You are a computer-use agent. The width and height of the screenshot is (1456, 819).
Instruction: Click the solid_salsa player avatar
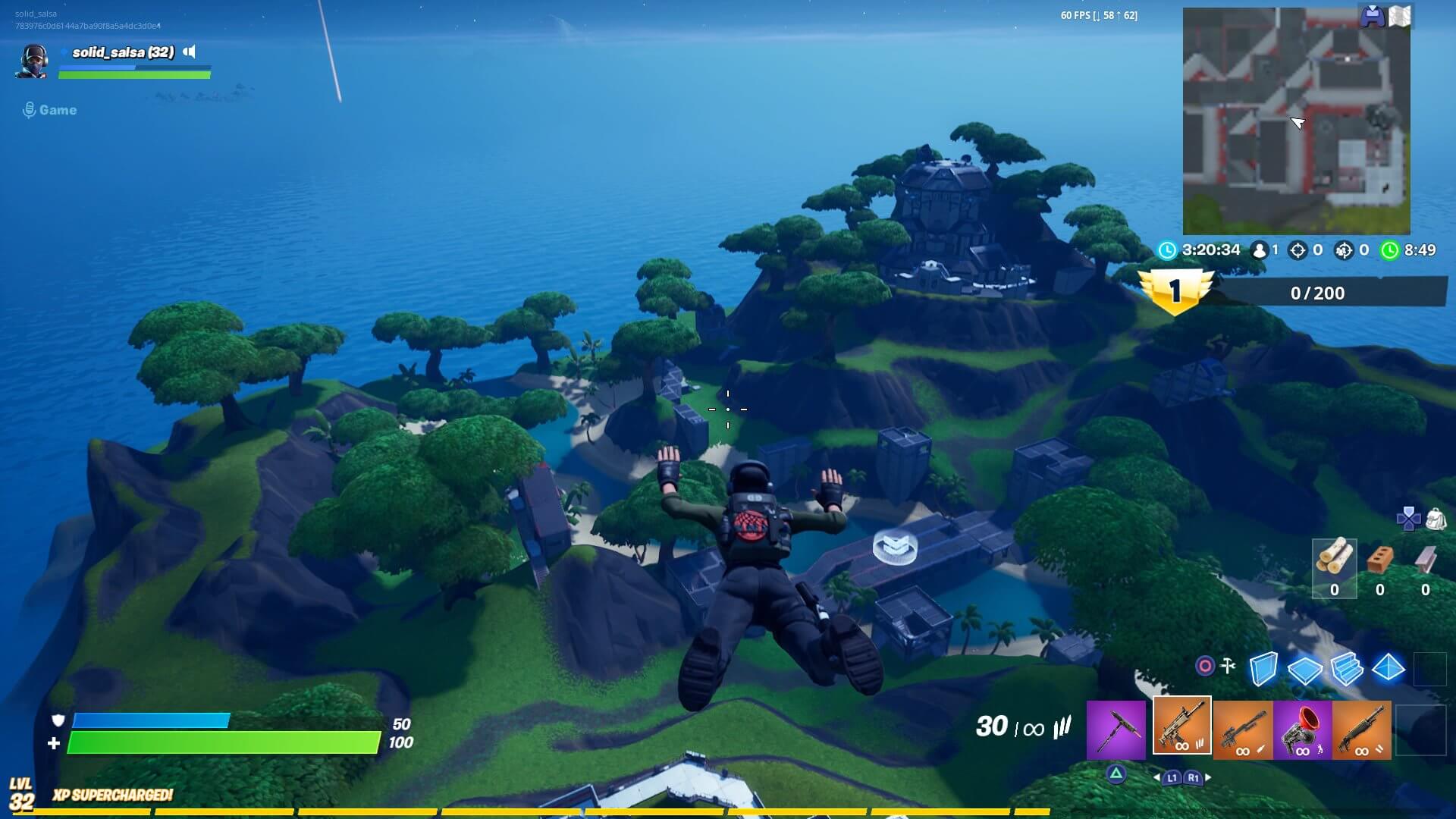point(32,61)
